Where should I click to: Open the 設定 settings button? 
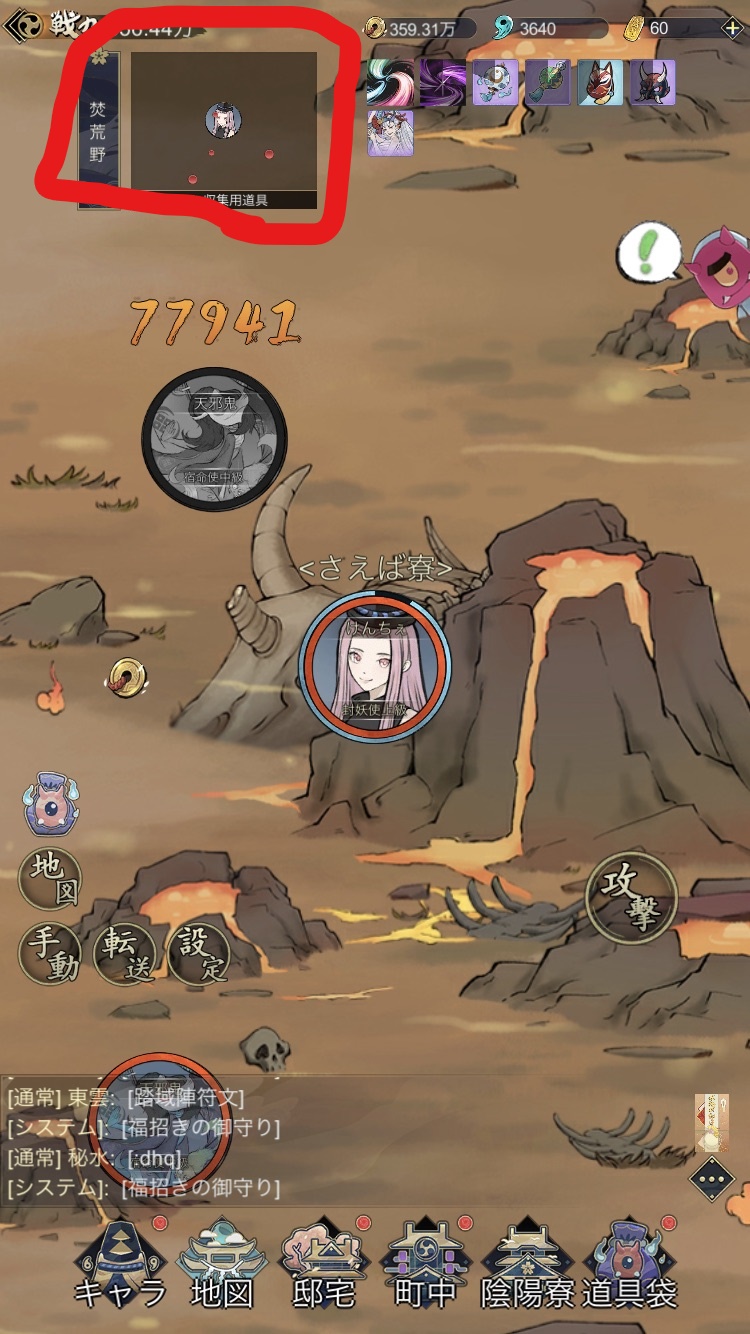click(x=198, y=954)
